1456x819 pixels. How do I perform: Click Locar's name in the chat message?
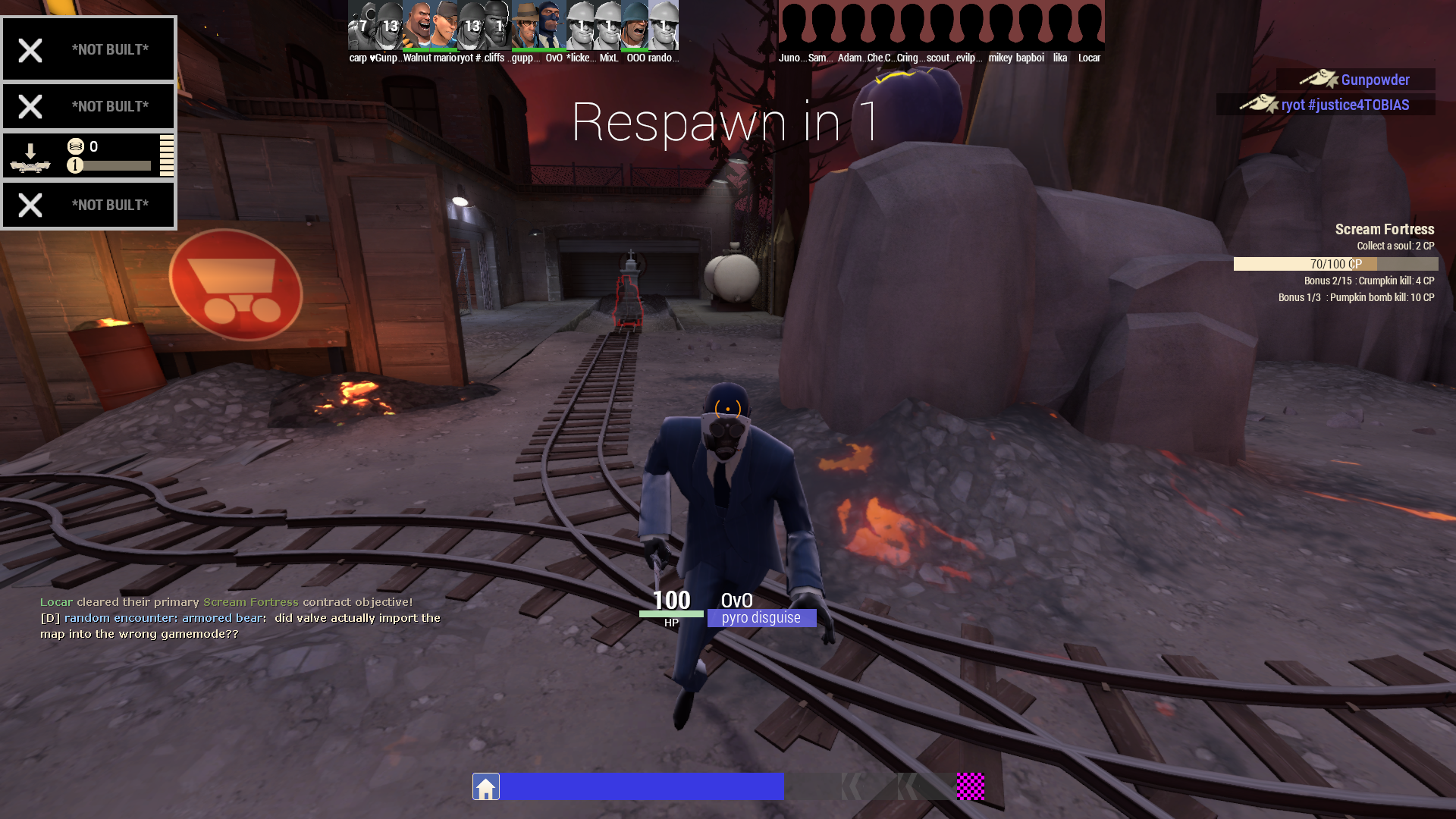pyautogui.click(x=55, y=601)
